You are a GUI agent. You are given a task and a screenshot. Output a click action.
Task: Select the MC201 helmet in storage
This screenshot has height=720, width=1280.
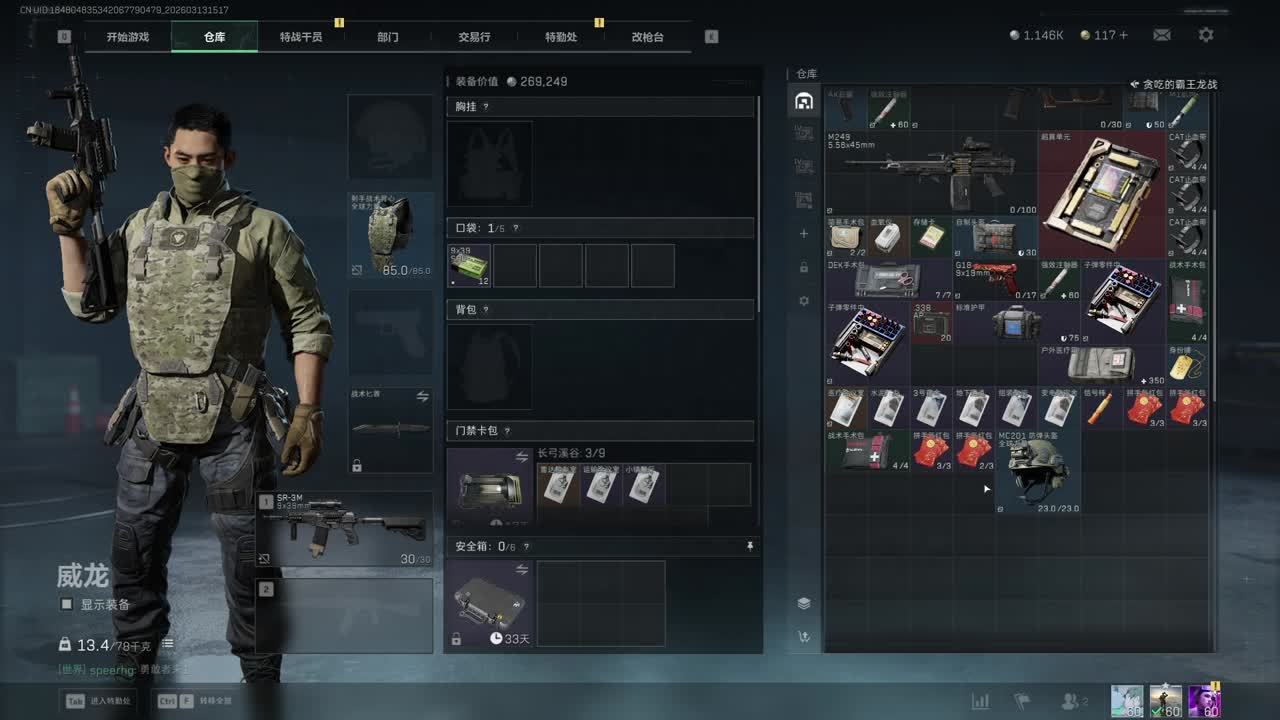(1038, 472)
